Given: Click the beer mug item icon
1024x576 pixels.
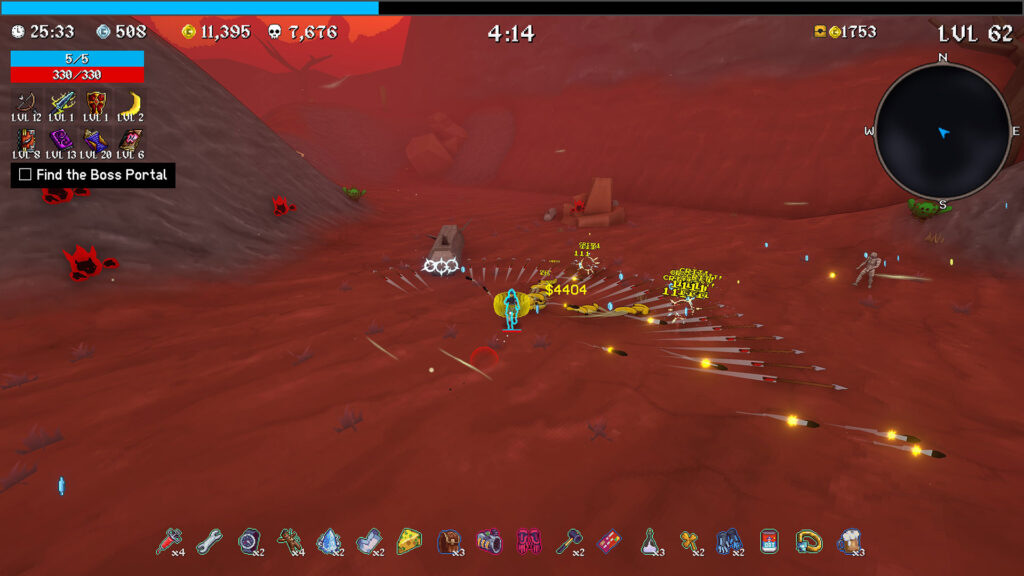Looking at the screenshot, I should (849, 541).
